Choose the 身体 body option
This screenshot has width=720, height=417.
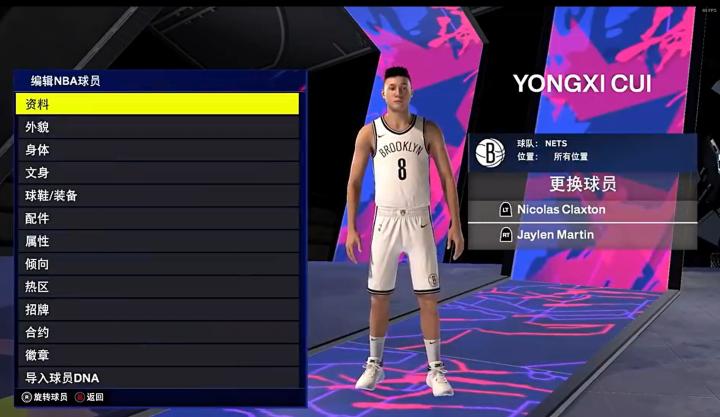point(157,150)
